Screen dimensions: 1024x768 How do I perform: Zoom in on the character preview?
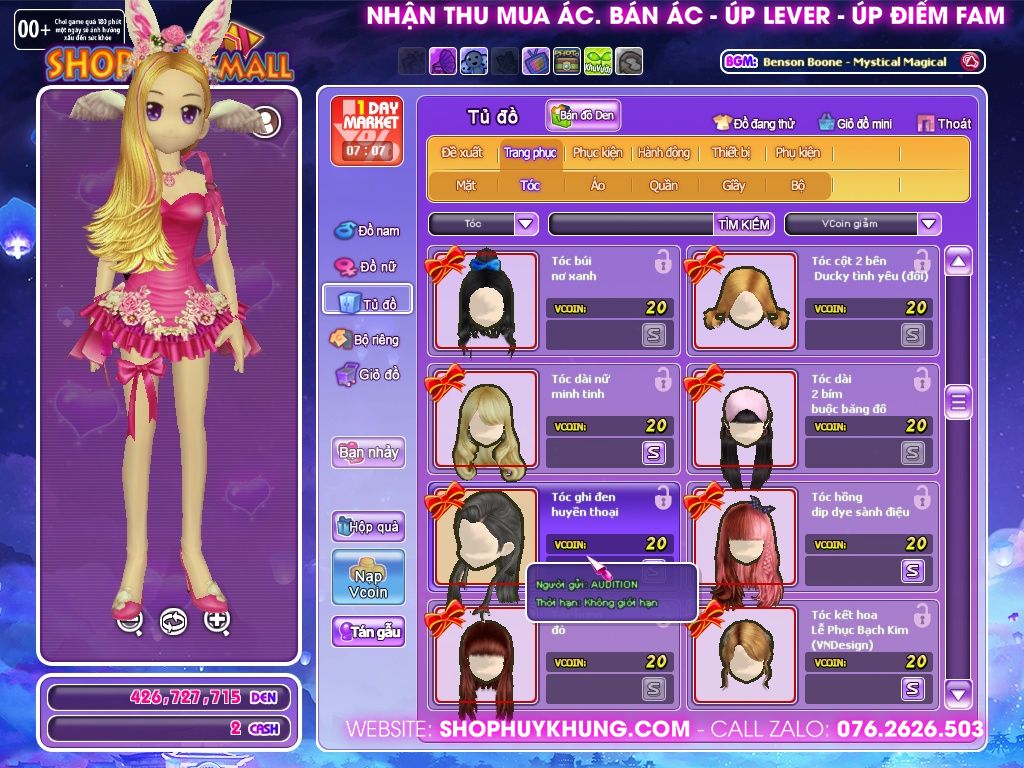217,621
